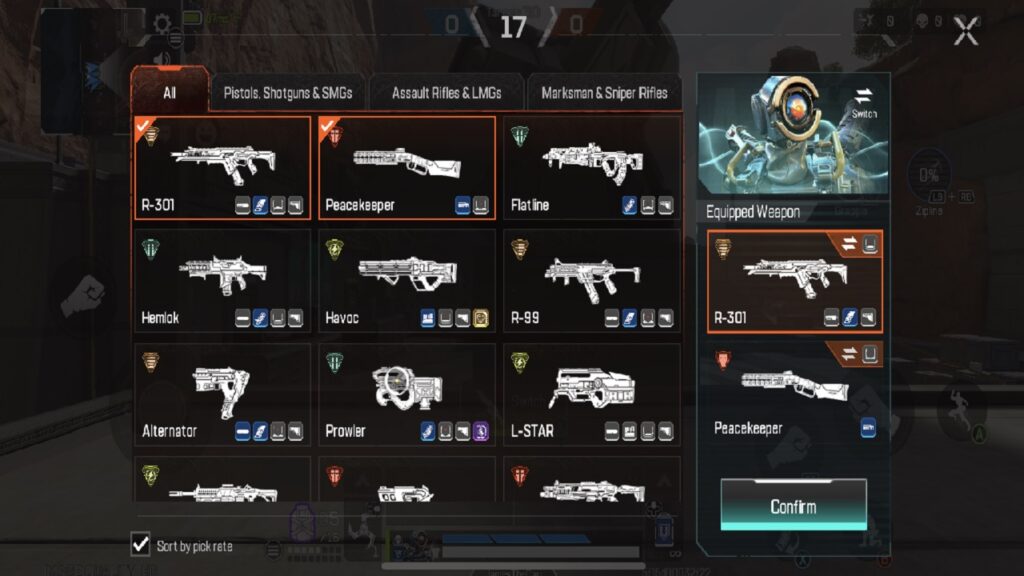The image size is (1024, 576).
Task: Select the Marksman & Sniper Rifles tab
Action: click(x=604, y=93)
